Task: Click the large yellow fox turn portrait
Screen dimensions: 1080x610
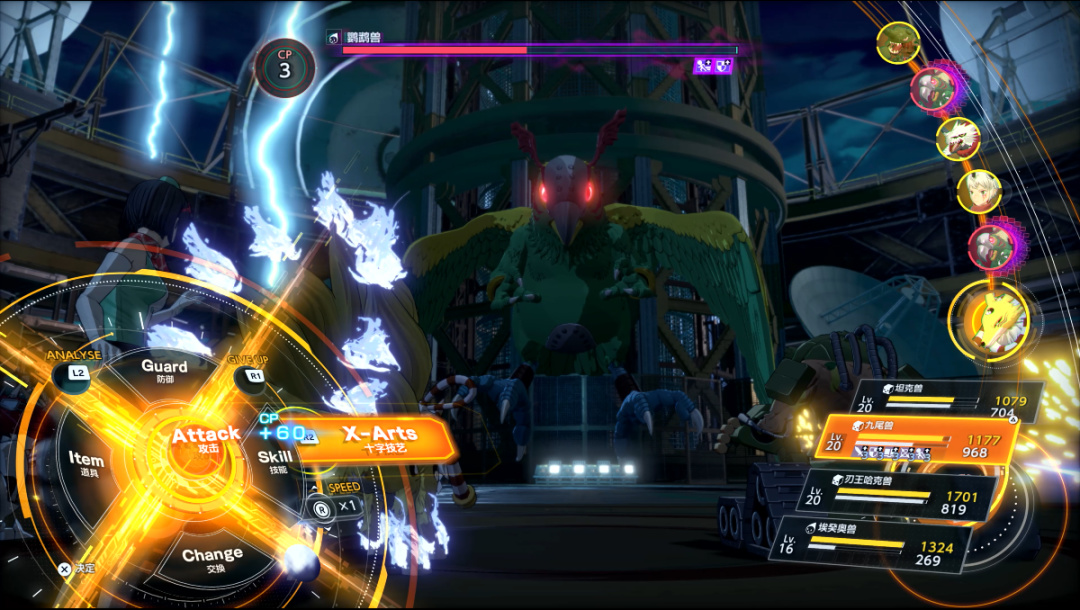Action: pyautogui.click(x=989, y=322)
